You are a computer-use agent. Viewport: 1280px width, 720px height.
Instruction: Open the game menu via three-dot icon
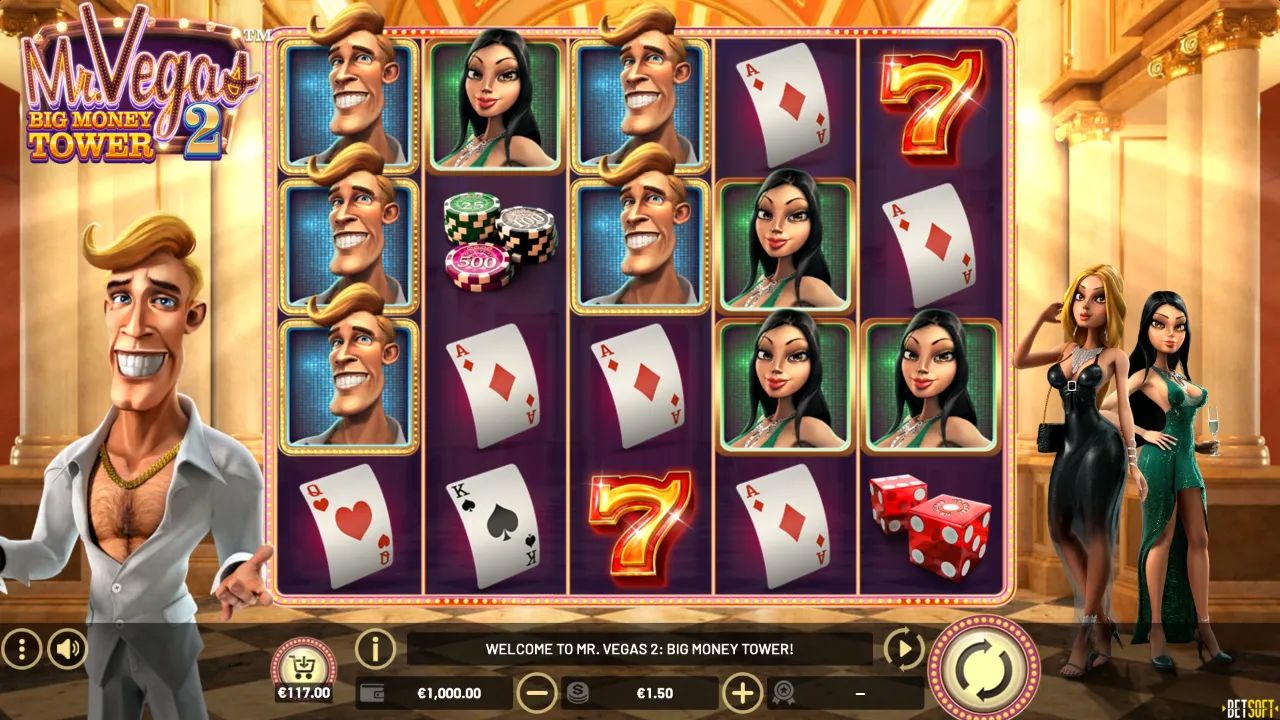(22, 649)
